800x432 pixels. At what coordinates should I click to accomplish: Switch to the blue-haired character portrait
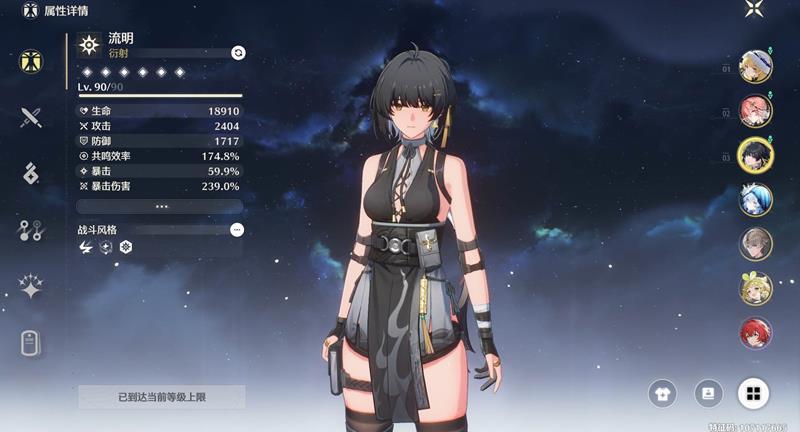(755, 199)
